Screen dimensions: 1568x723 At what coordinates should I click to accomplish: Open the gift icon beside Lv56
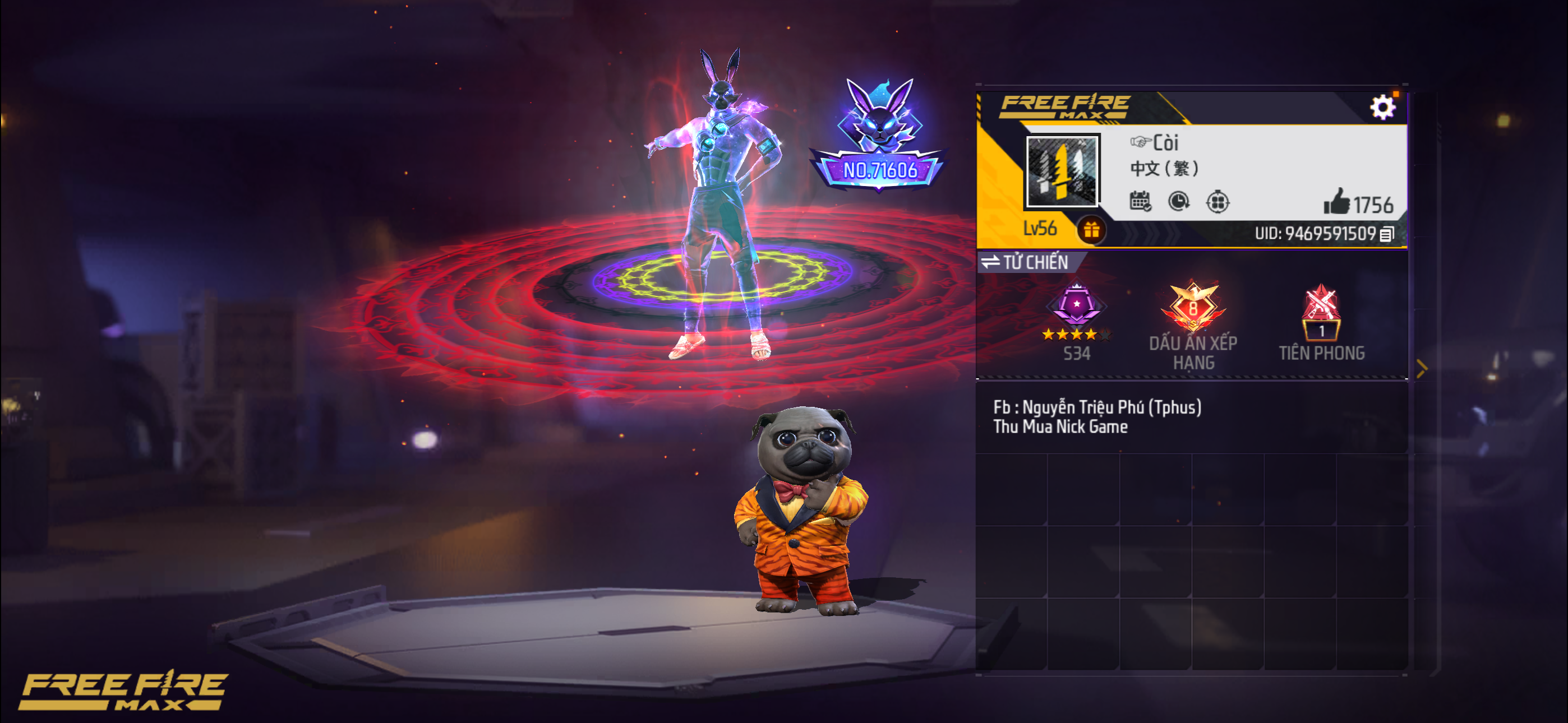[1092, 230]
